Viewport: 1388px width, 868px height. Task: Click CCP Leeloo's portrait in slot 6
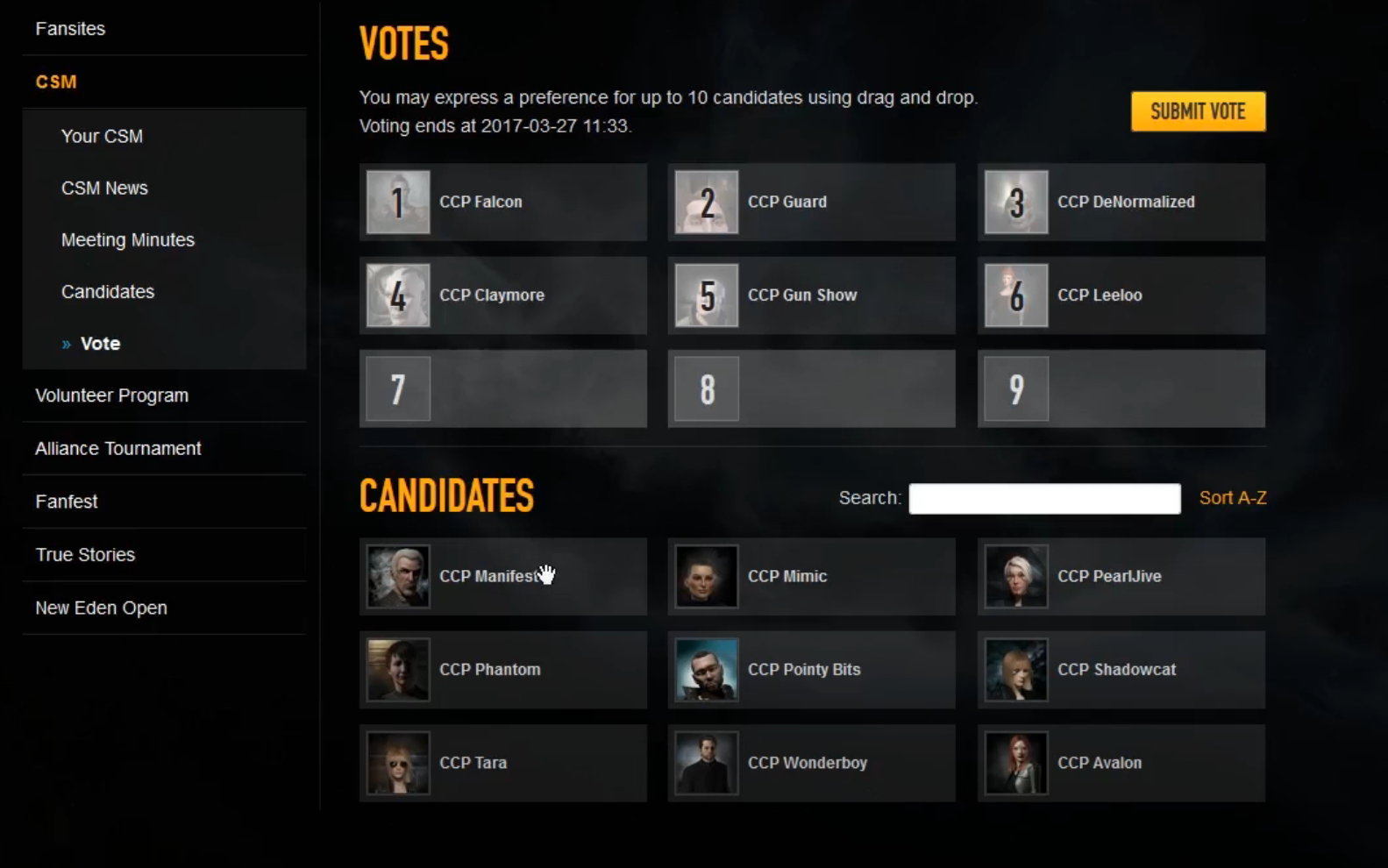tap(1015, 295)
